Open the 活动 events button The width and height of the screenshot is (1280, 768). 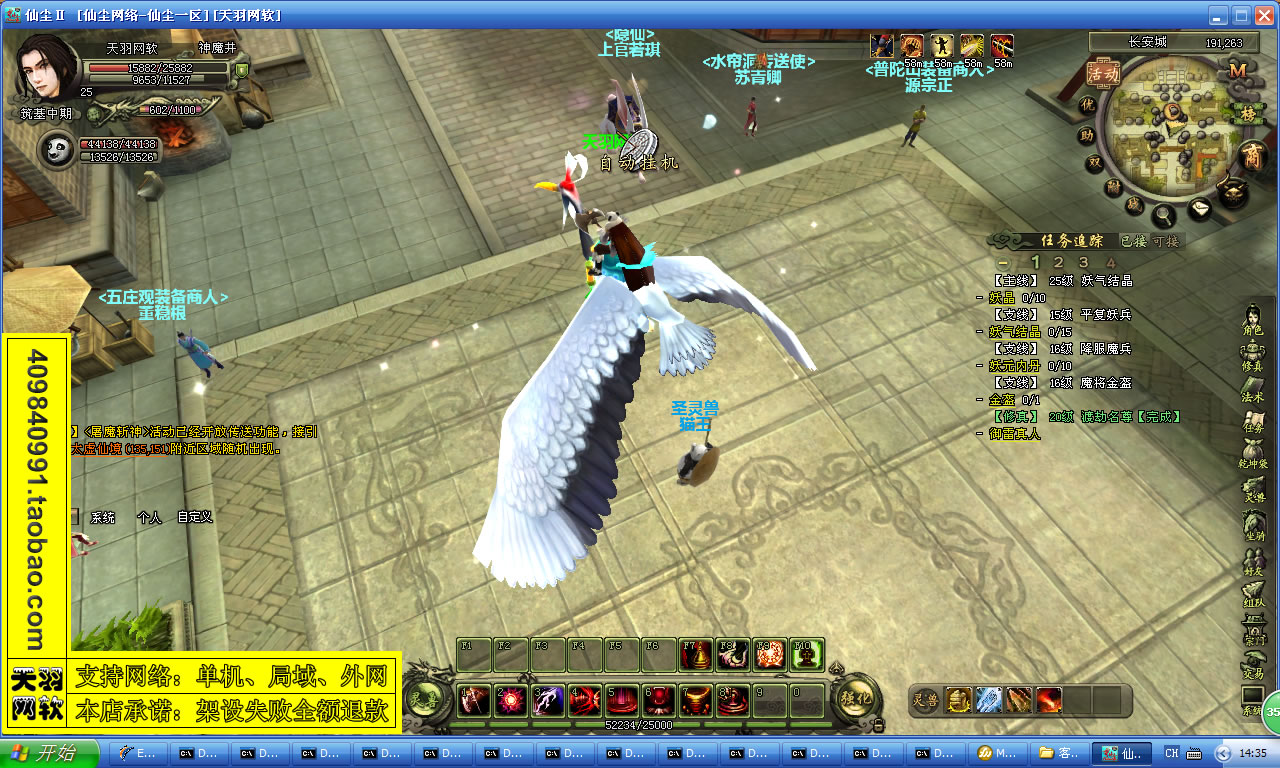1103,73
